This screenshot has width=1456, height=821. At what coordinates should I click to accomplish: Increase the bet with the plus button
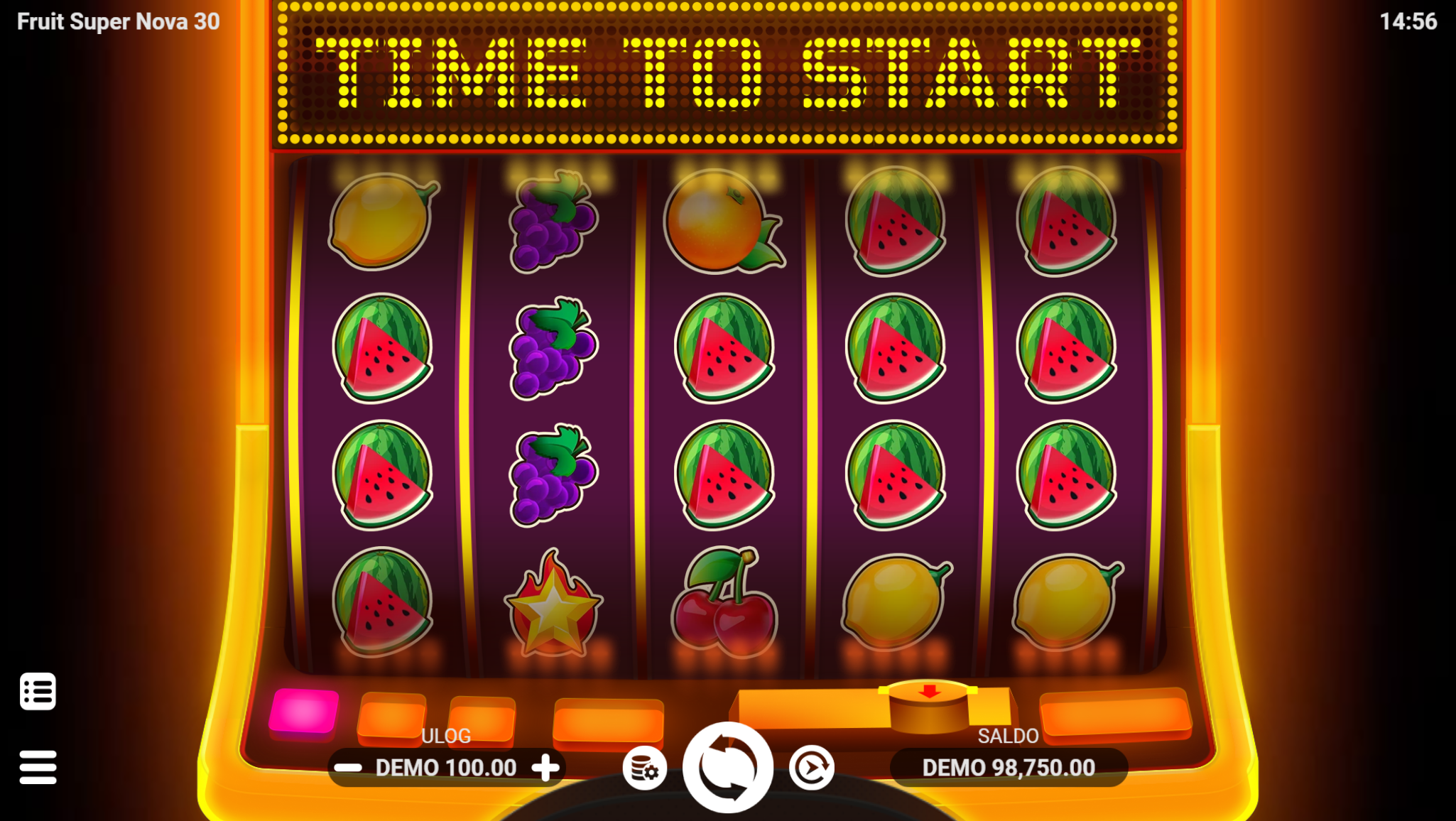pos(545,768)
